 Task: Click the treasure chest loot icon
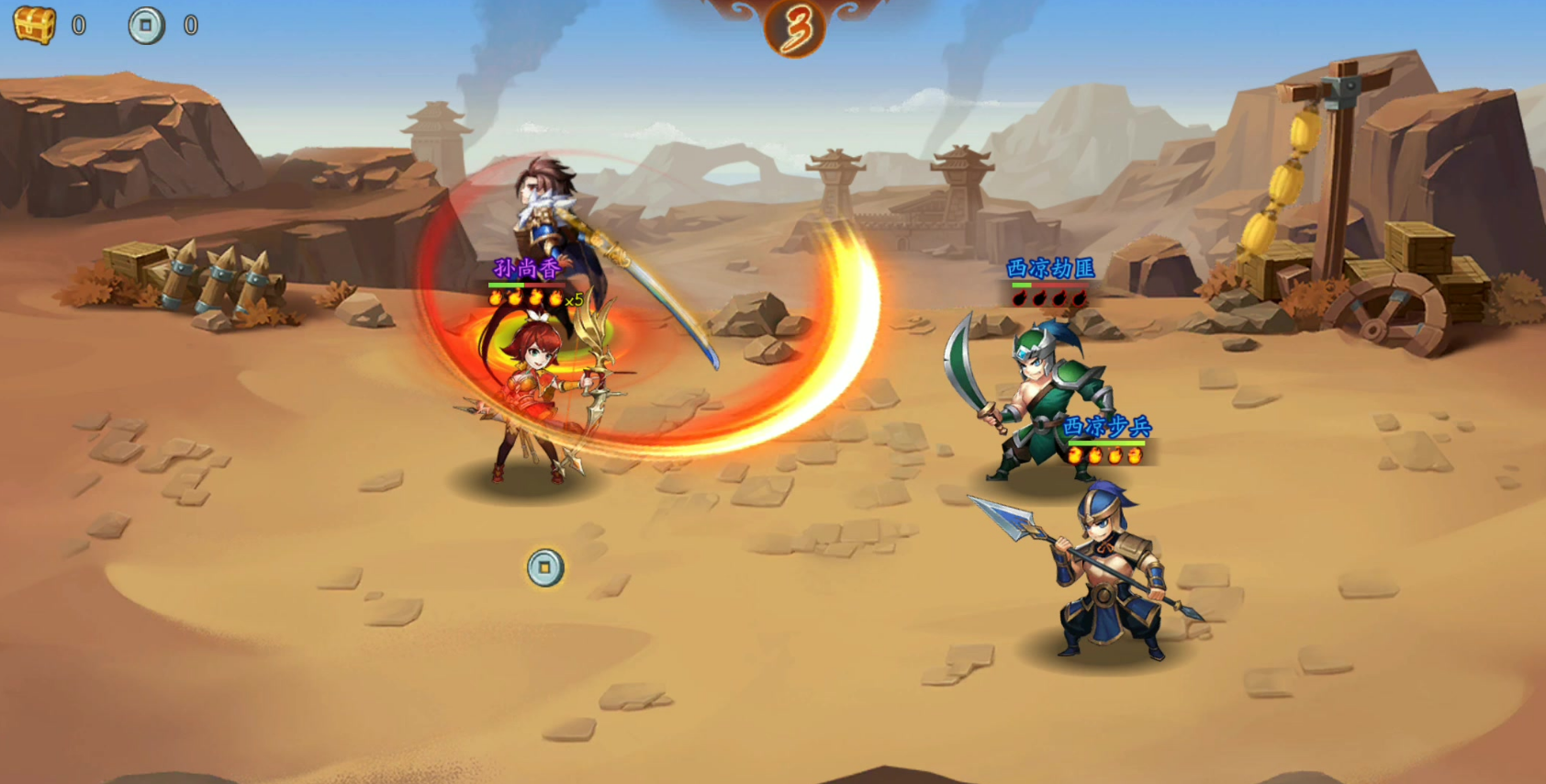tap(35, 25)
